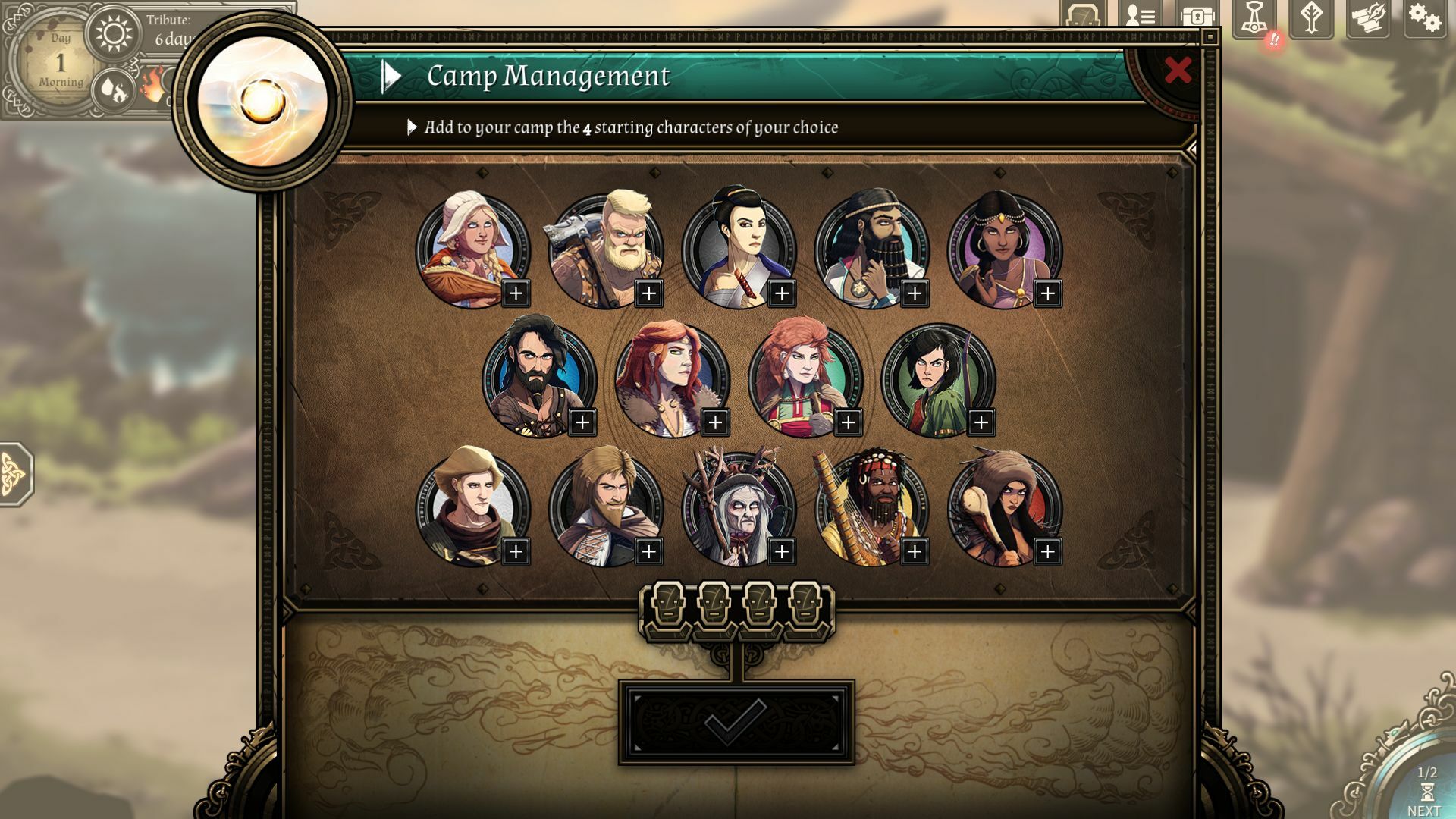Click the map icon in top-right toolbar
Screen dimensions: 1456x819
[1083, 17]
